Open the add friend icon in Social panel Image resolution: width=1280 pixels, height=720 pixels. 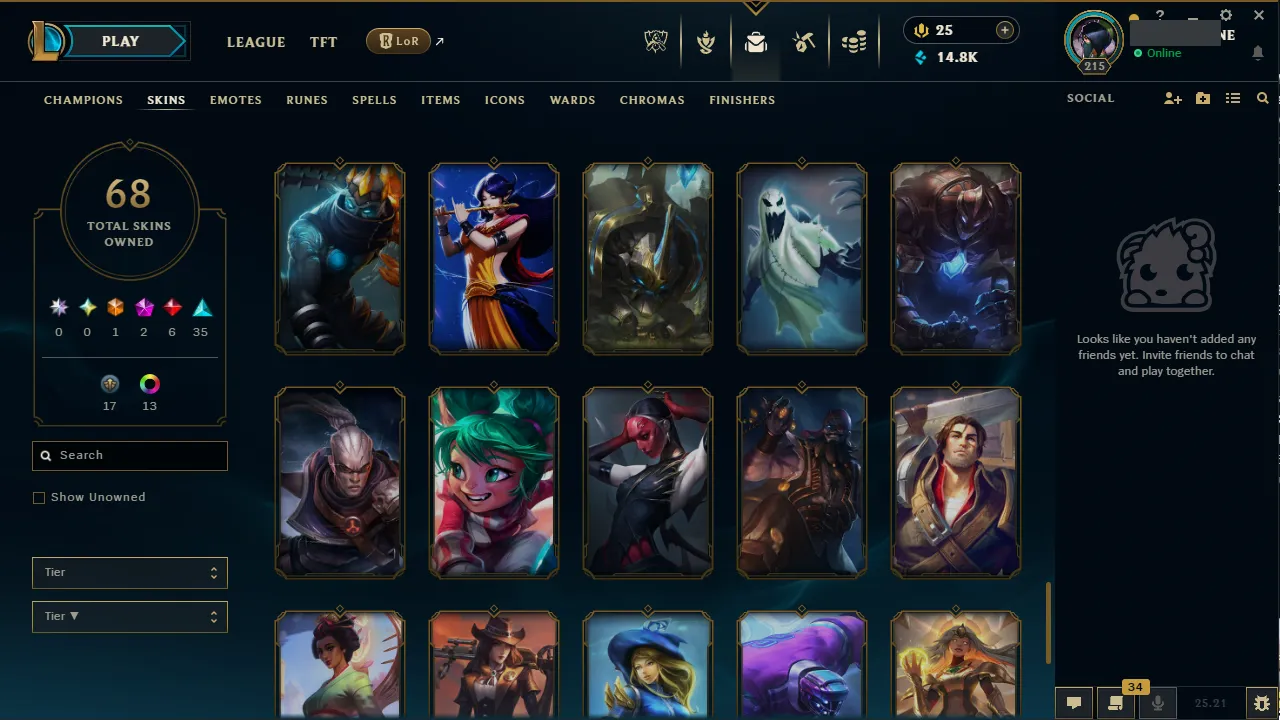pos(1172,98)
